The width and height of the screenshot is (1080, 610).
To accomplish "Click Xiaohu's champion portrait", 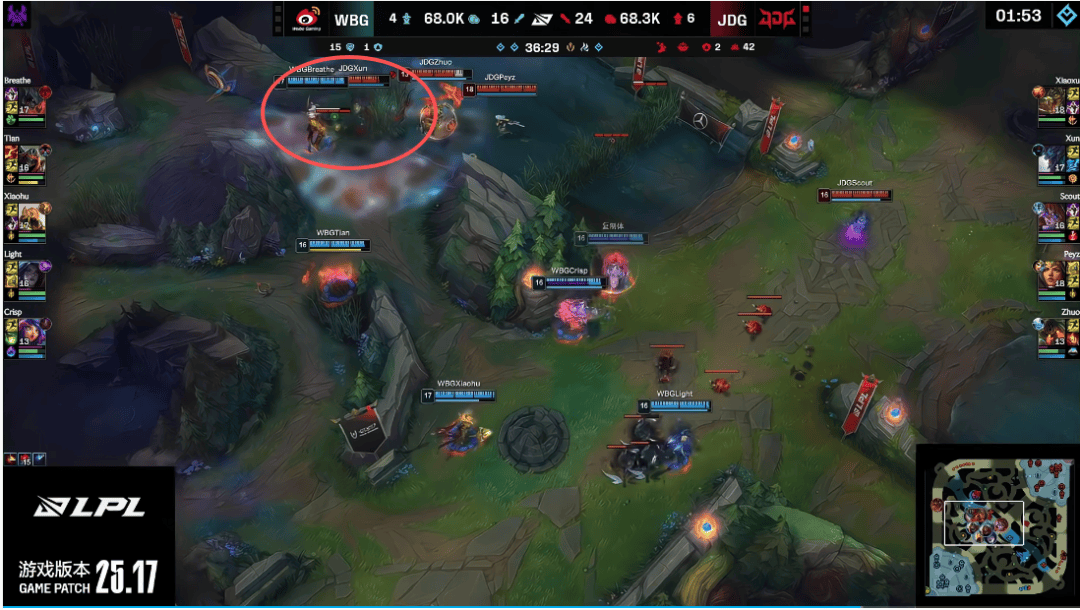I will (33, 218).
